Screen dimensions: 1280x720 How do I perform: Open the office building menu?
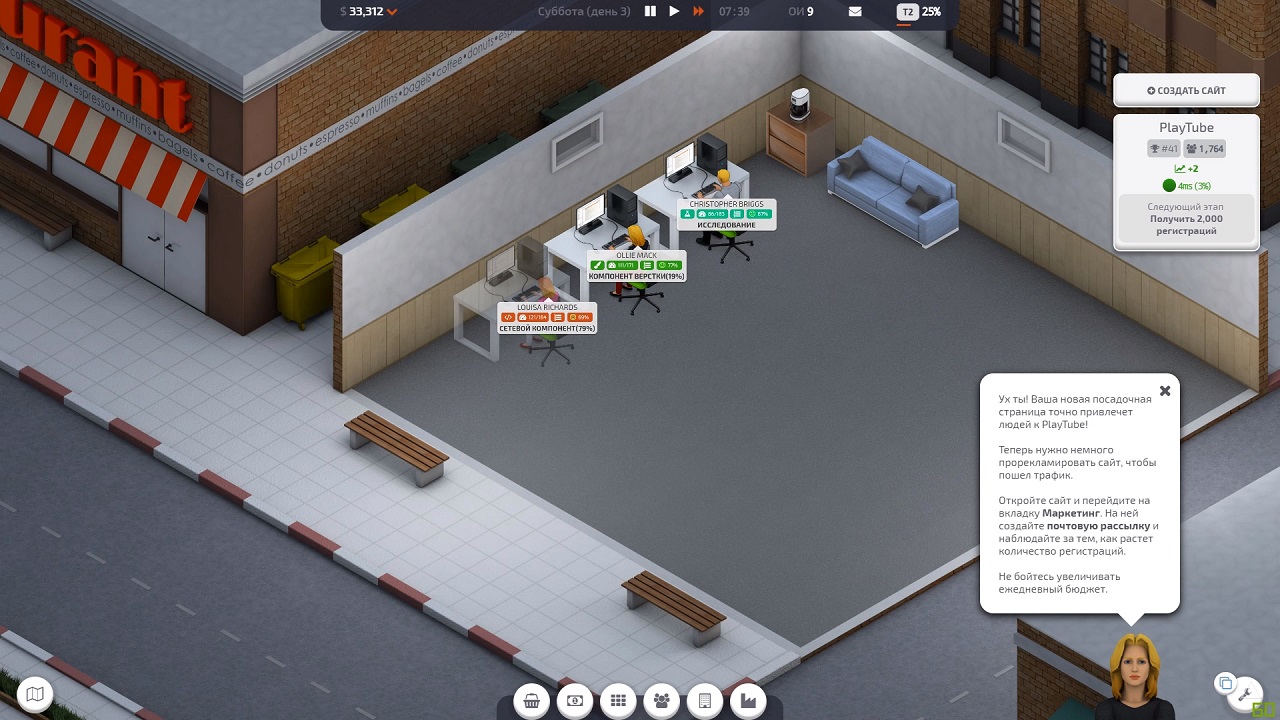[x=704, y=701]
